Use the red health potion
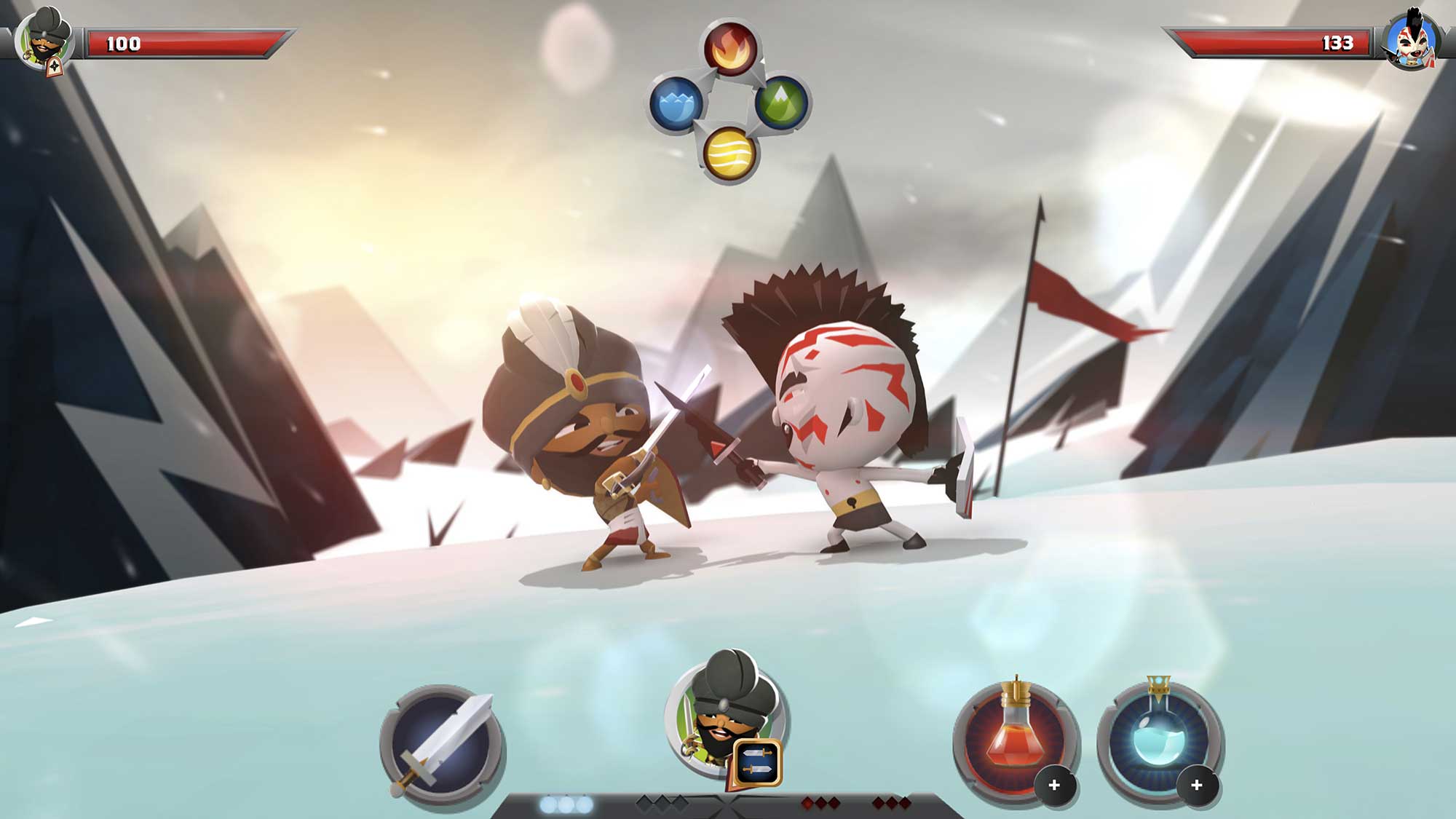This screenshot has width=1456, height=819. 1013,737
